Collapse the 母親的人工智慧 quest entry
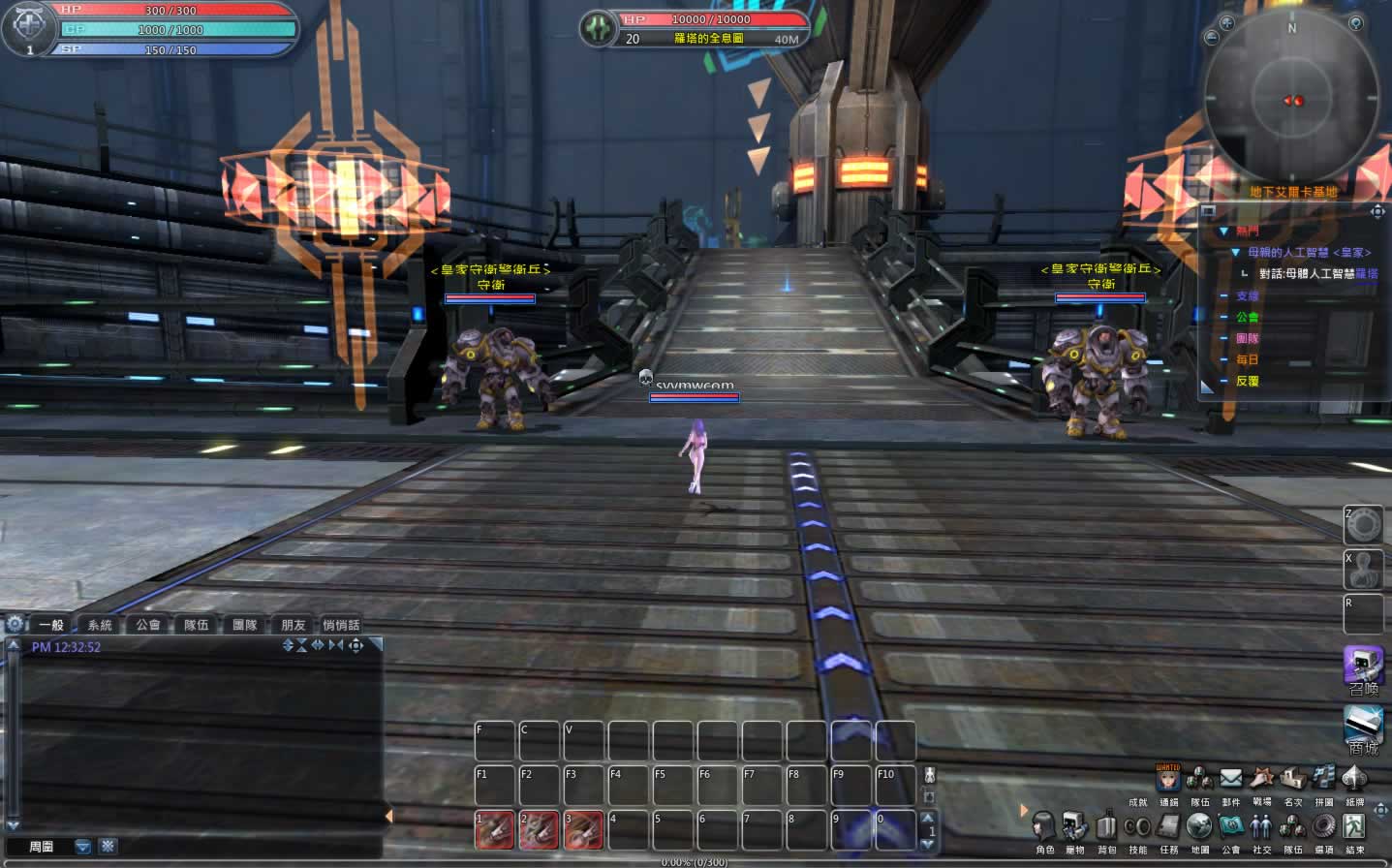This screenshot has height=868, width=1392. click(1235, 253)
